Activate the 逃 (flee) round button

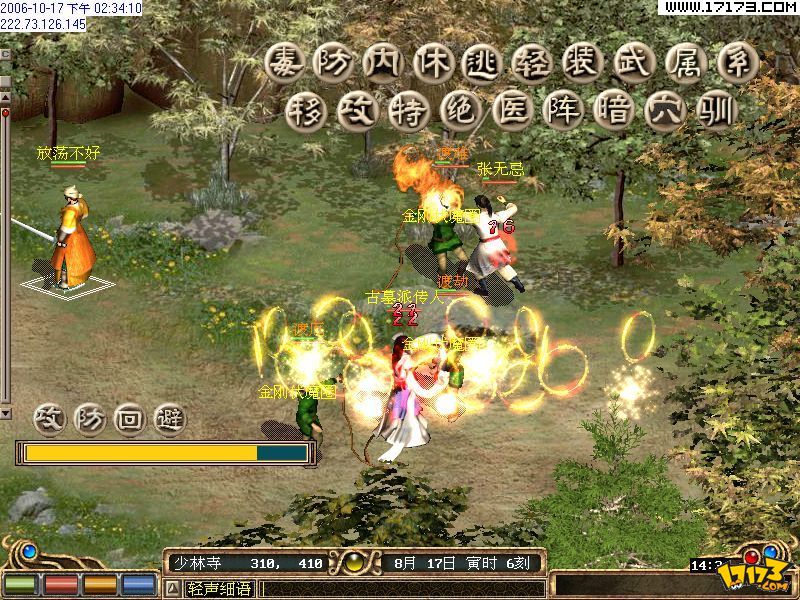click(x=481, y=62)
